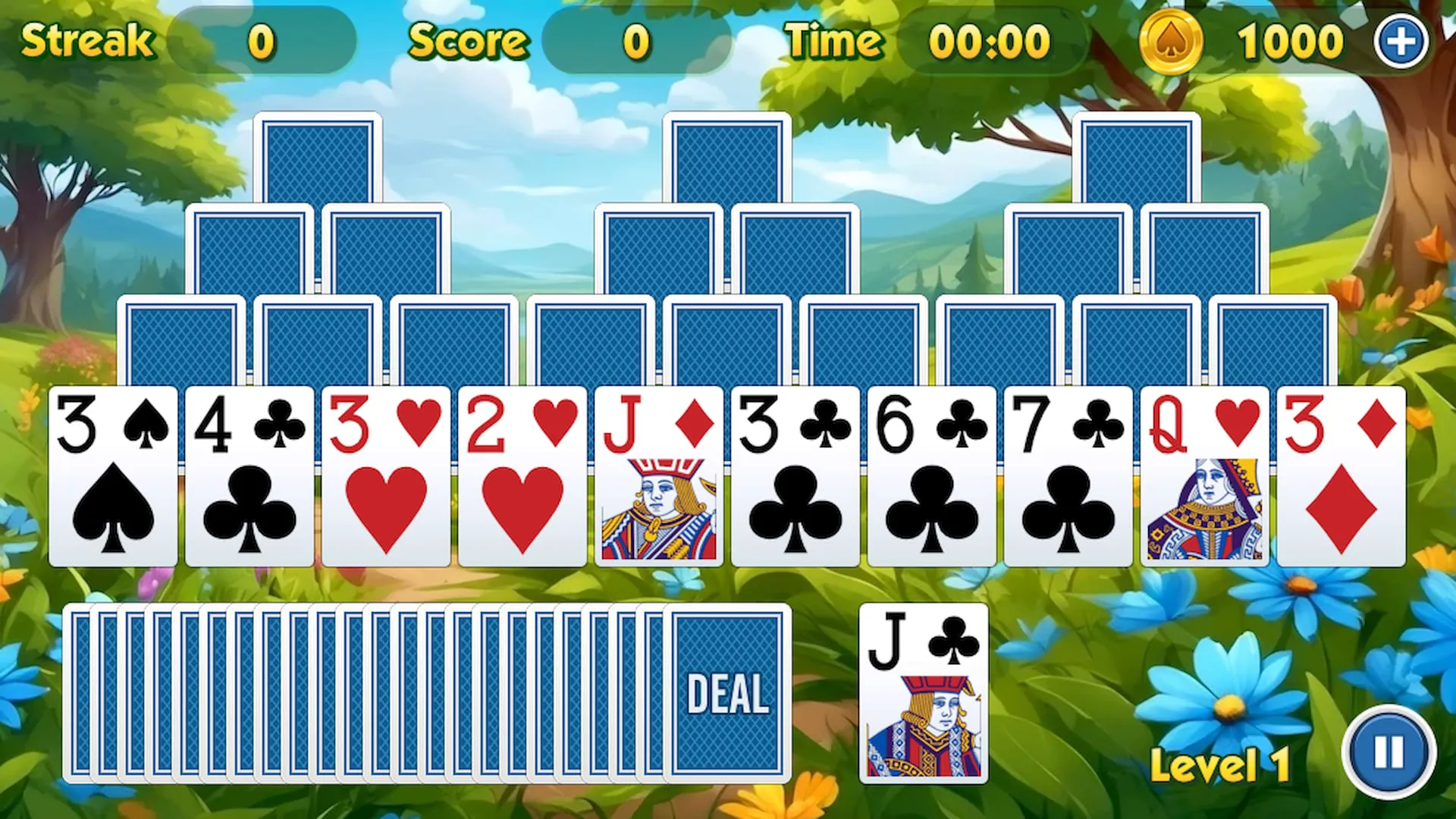The image size is (1456, 819).
Task: Click the Time display showing 00:00
Action: 990,42
